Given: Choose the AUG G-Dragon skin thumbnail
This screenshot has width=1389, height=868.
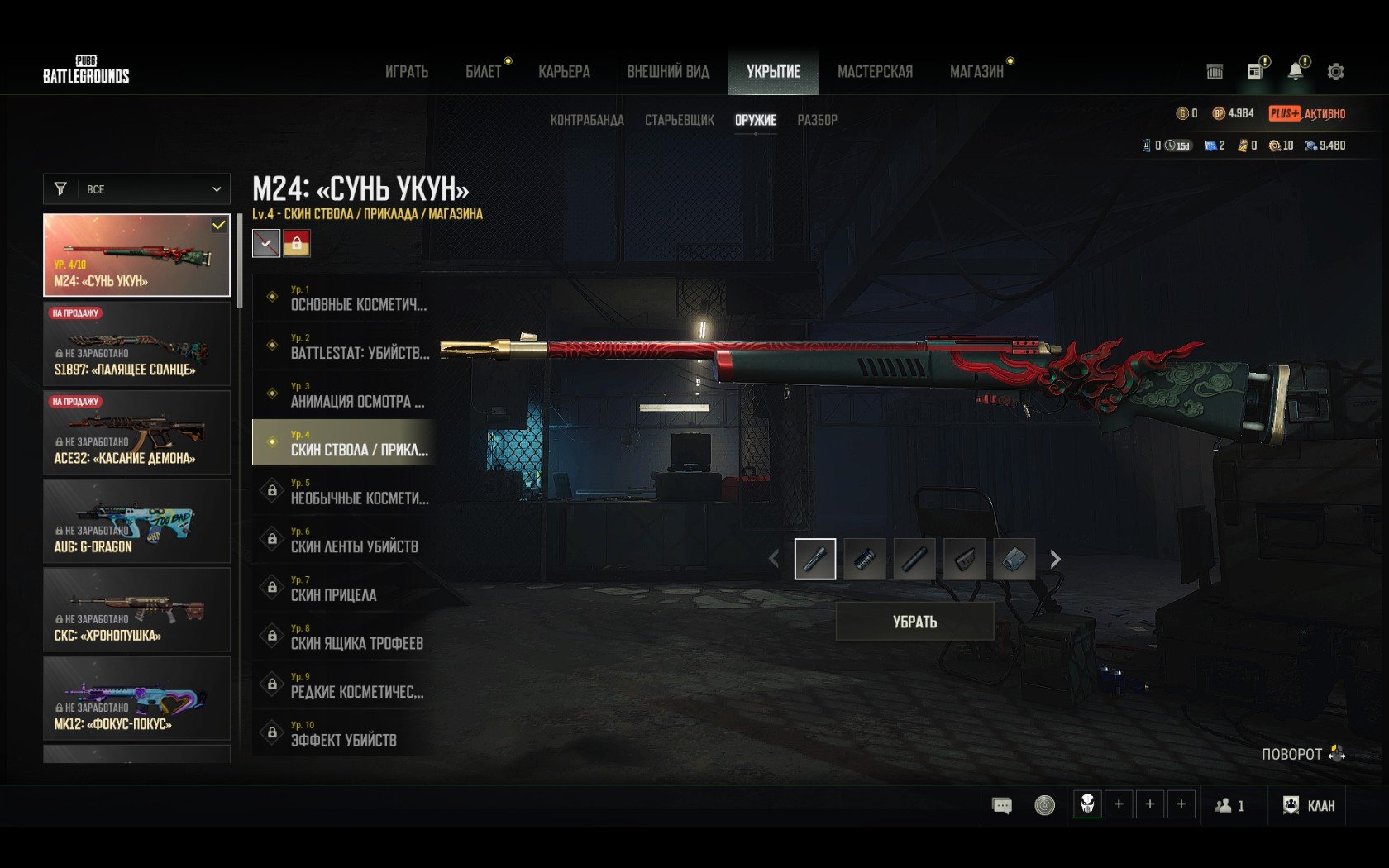Looking at the screenshot, I should (x=136, y=522).
